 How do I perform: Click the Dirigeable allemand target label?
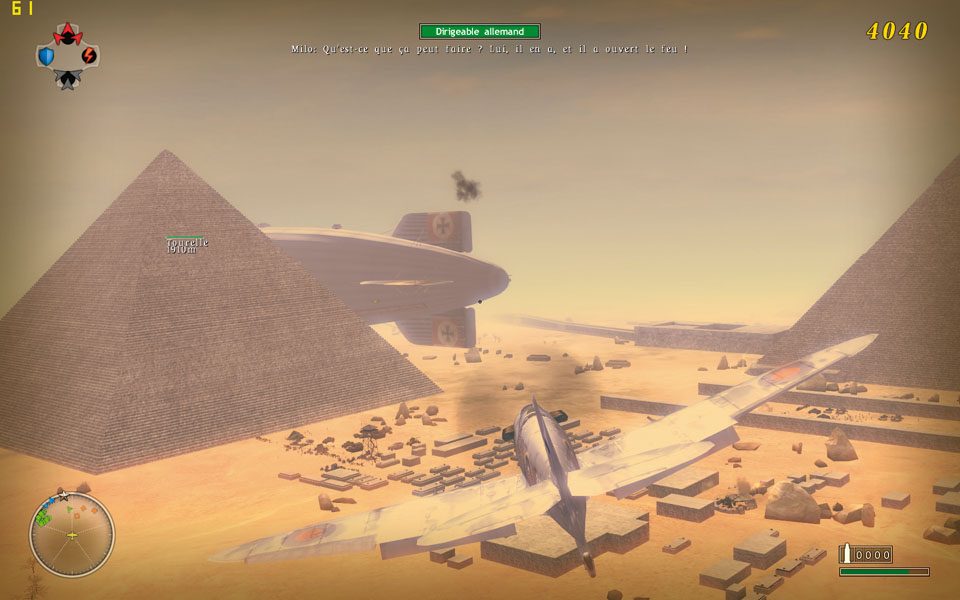(x=480, y=32)
